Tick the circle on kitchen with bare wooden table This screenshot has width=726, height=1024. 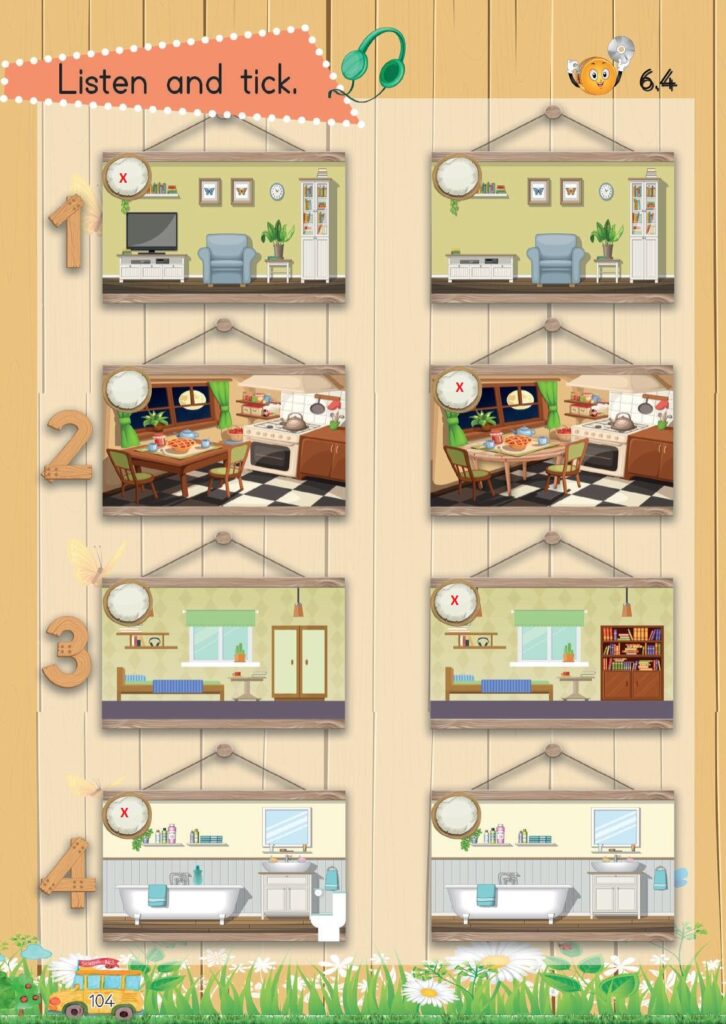pyautogui.click(x=126, y=389)
